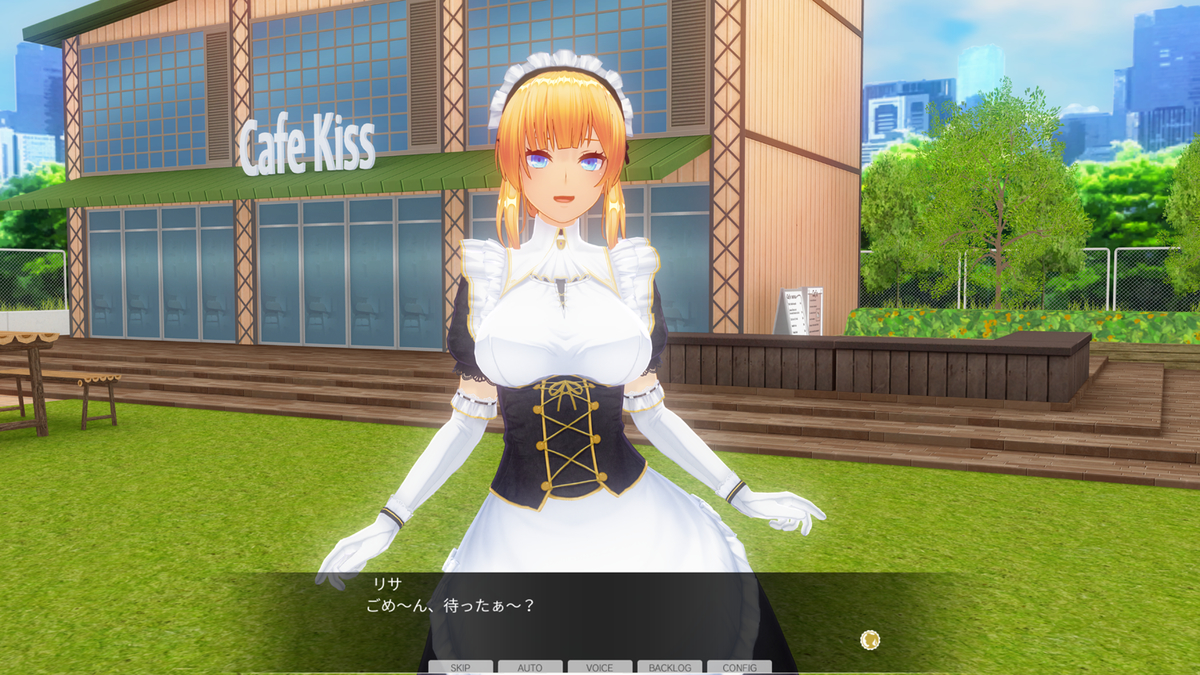Image resolution: width=1200 pixels, height=675 pixels.
Task: Open the CONFIG settings
Action: coord(739,667)
